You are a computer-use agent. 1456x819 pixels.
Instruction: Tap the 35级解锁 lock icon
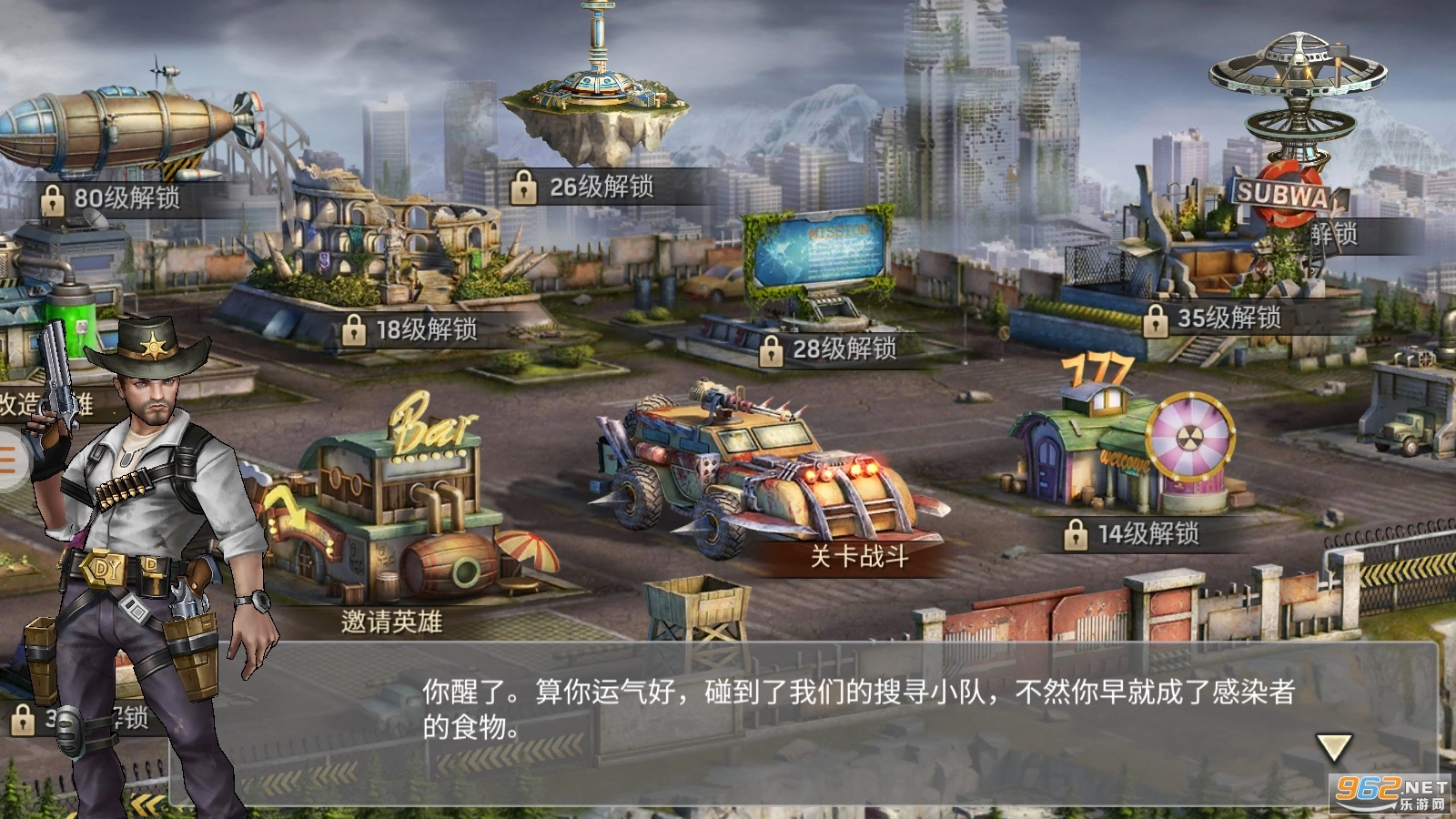click(1158, 318)
